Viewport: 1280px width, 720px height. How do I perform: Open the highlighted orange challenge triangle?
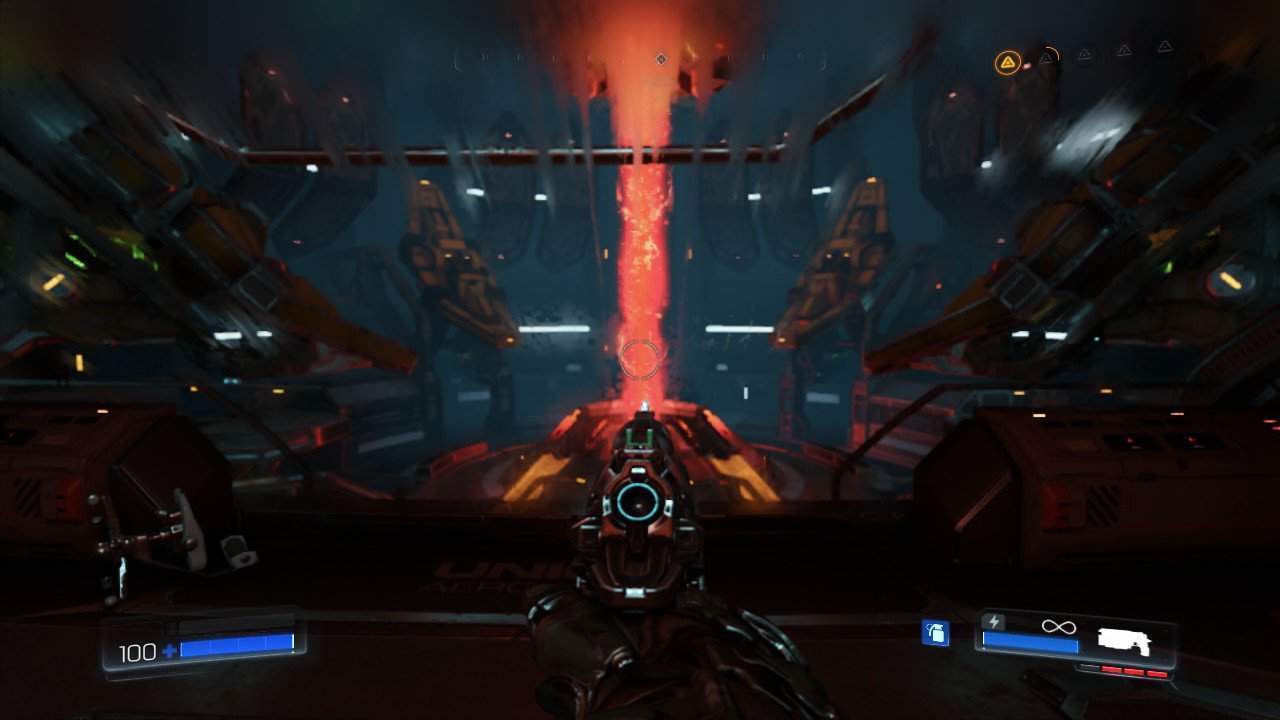coord(1007,64)
